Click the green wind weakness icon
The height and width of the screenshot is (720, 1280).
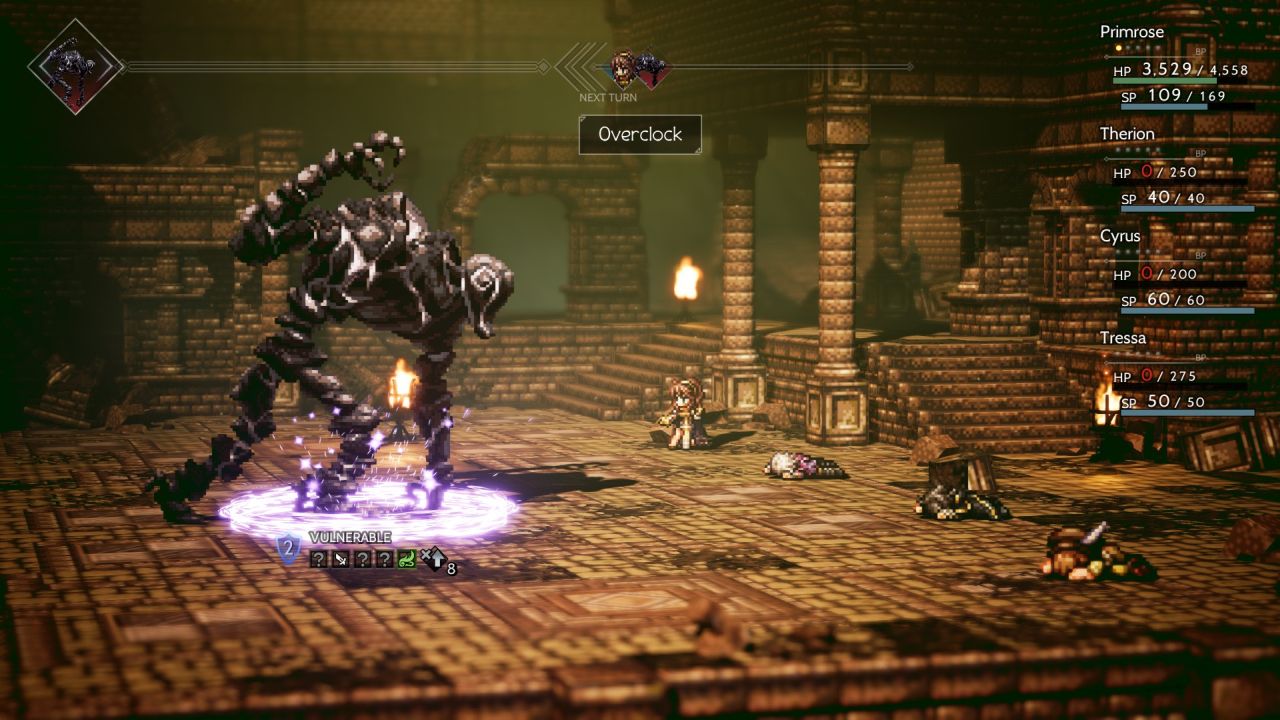click(x=406, y=559)
